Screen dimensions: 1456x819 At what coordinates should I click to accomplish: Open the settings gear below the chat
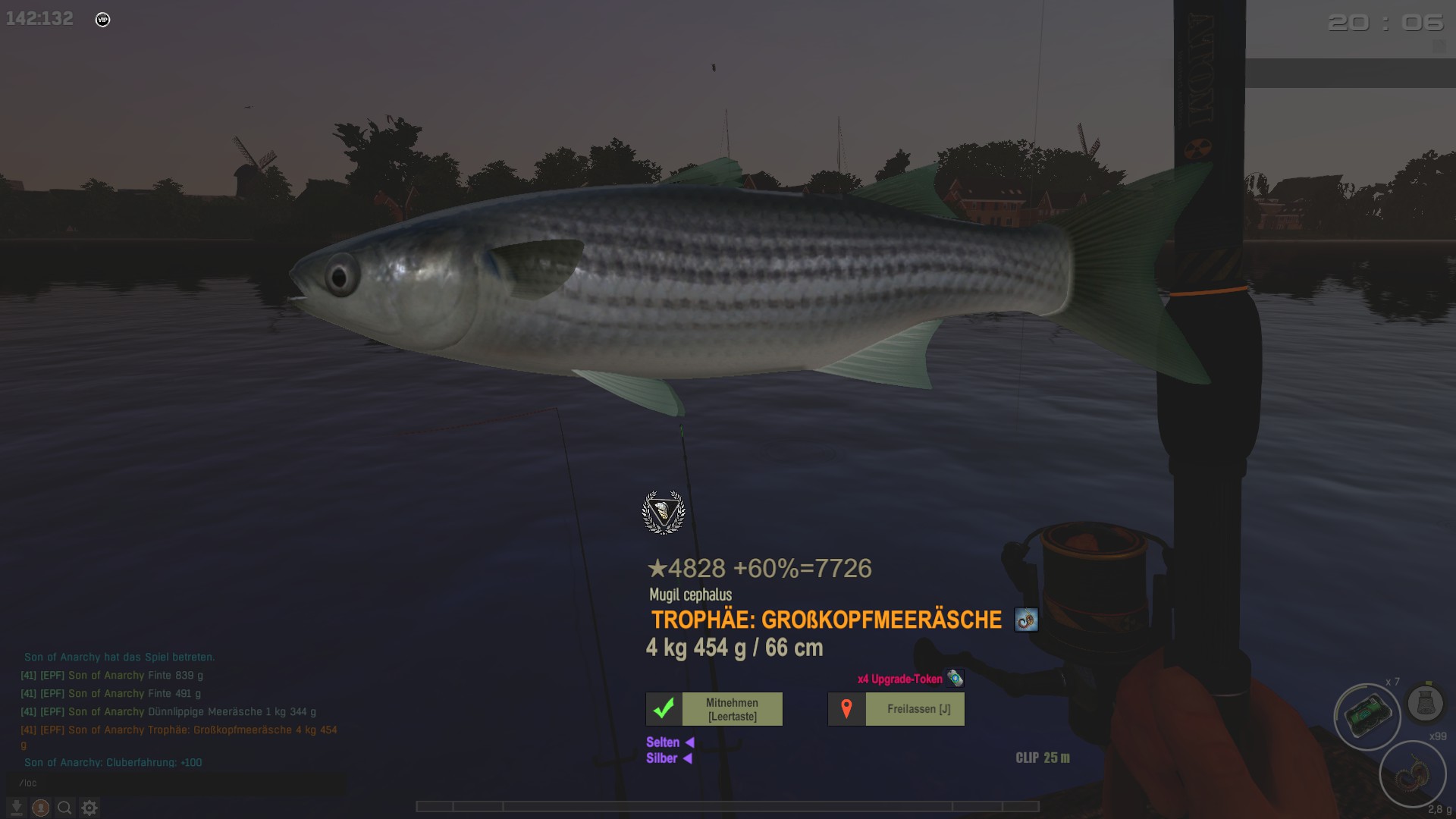[89, 808]
